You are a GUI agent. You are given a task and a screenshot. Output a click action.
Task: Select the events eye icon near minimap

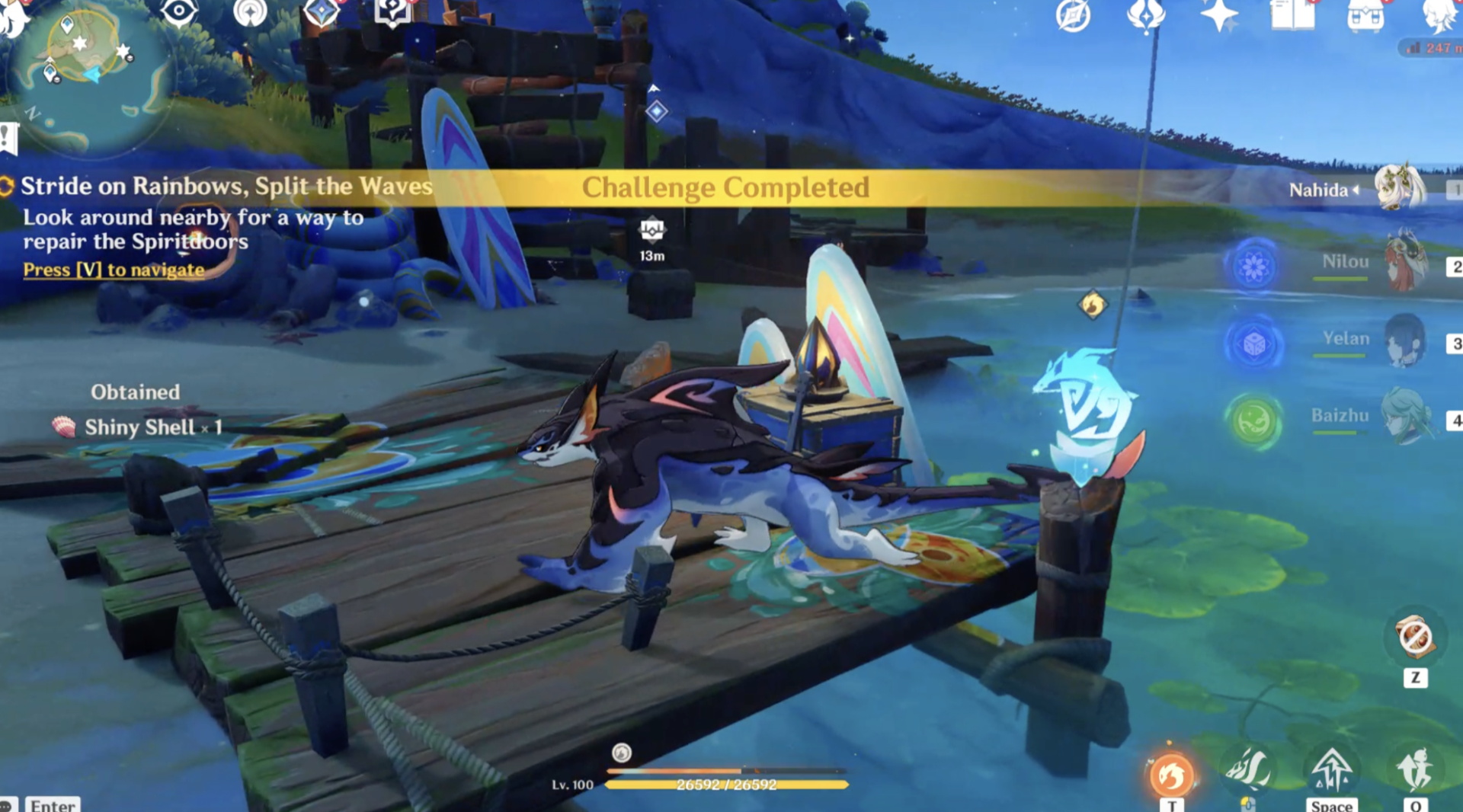(x=179, y=11)
